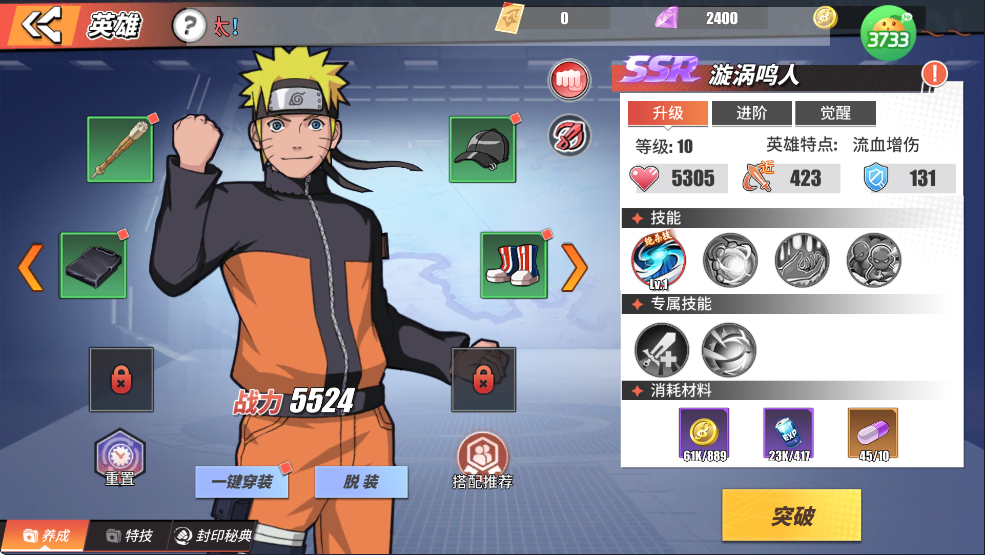
Task: Tap the yellow 突破 breakthrough button
Action: (x=791, y=515)
